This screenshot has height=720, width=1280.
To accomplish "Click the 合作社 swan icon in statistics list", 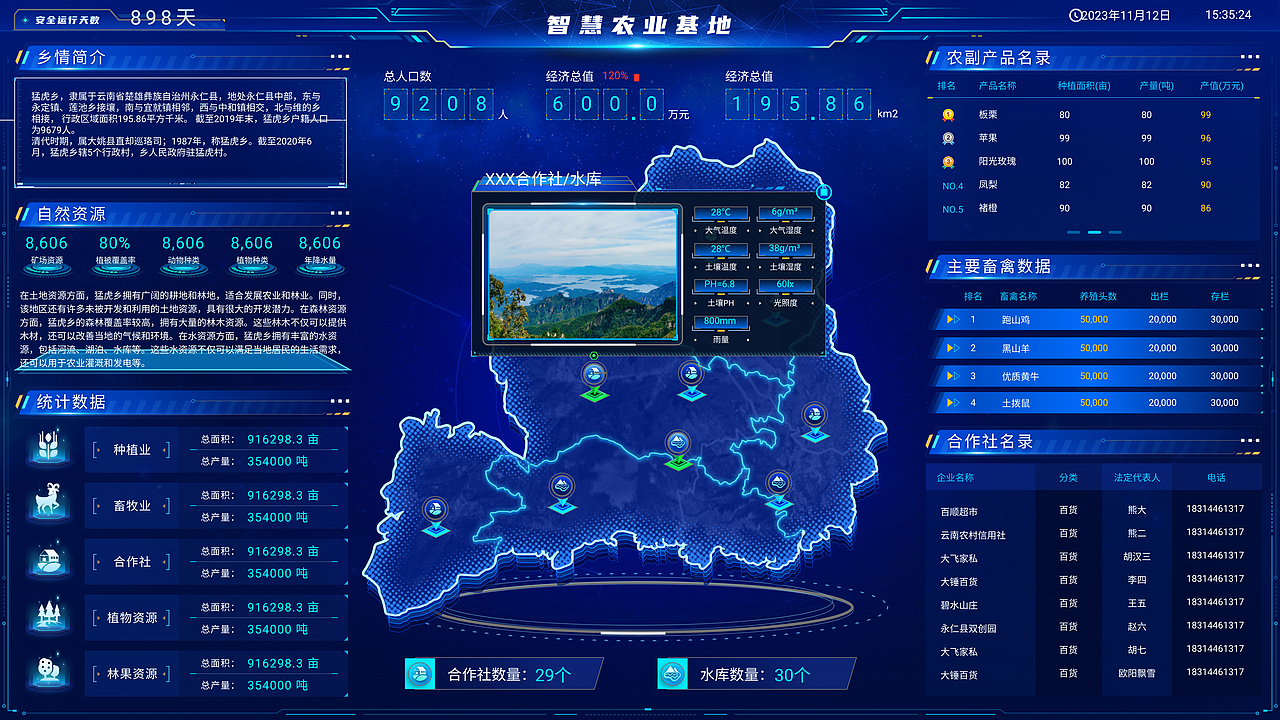I will [x=48, y=561].
